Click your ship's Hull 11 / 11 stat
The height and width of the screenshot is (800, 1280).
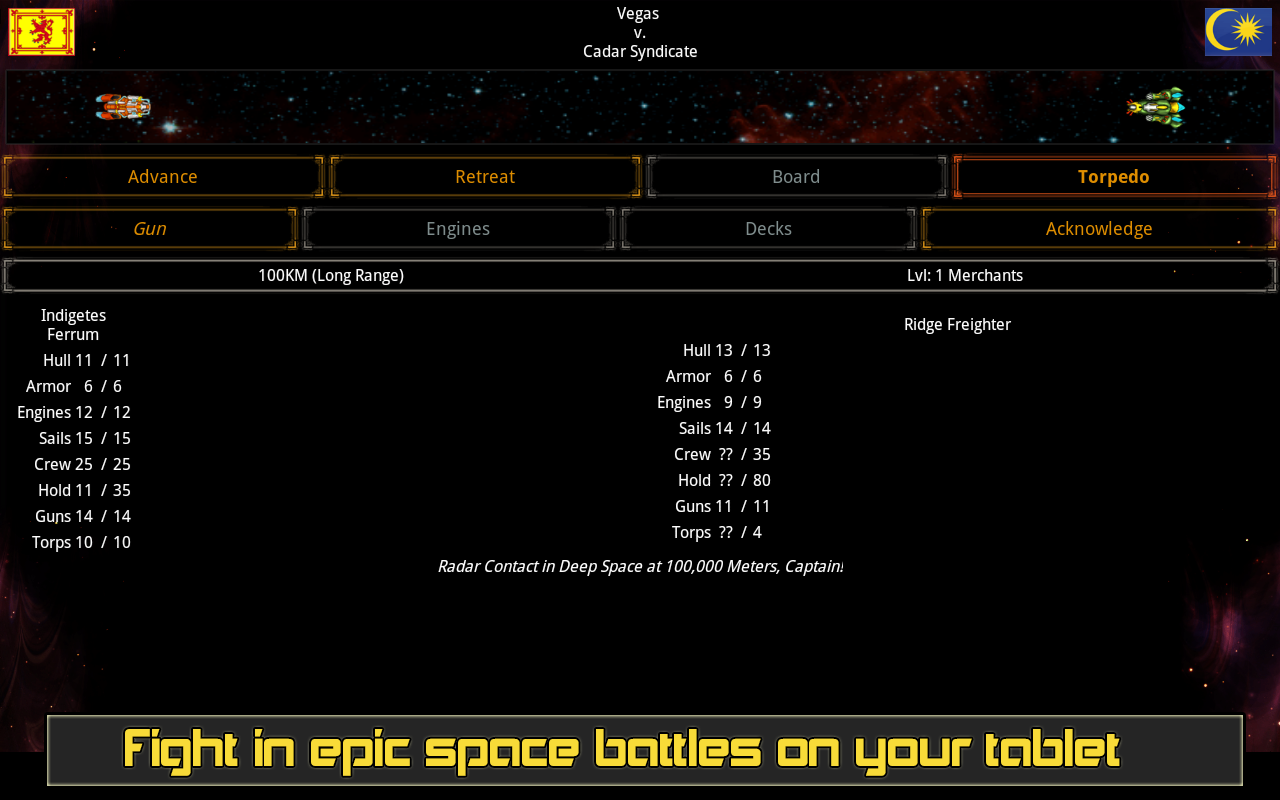click(87, 359)
